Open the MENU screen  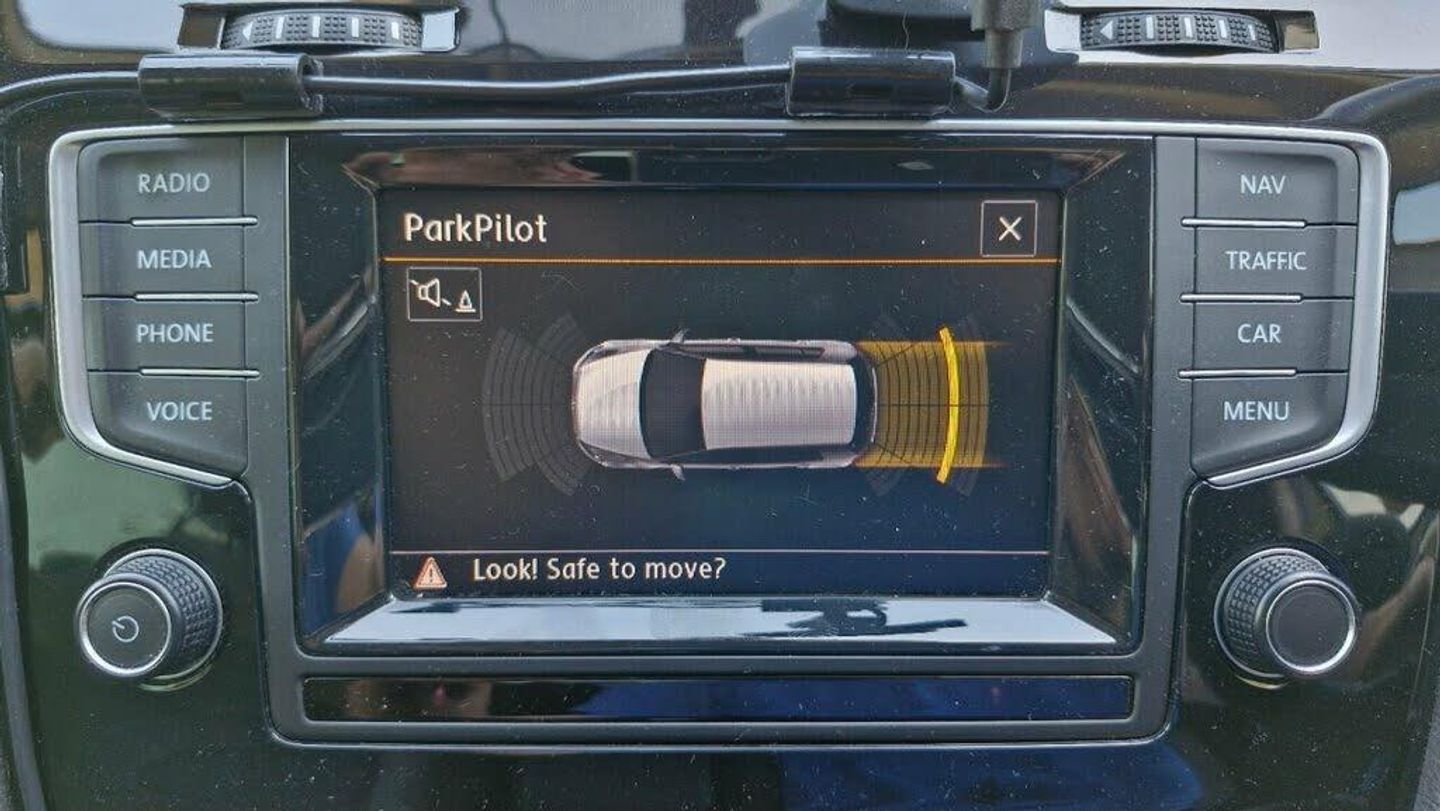tap(1256, 411)
